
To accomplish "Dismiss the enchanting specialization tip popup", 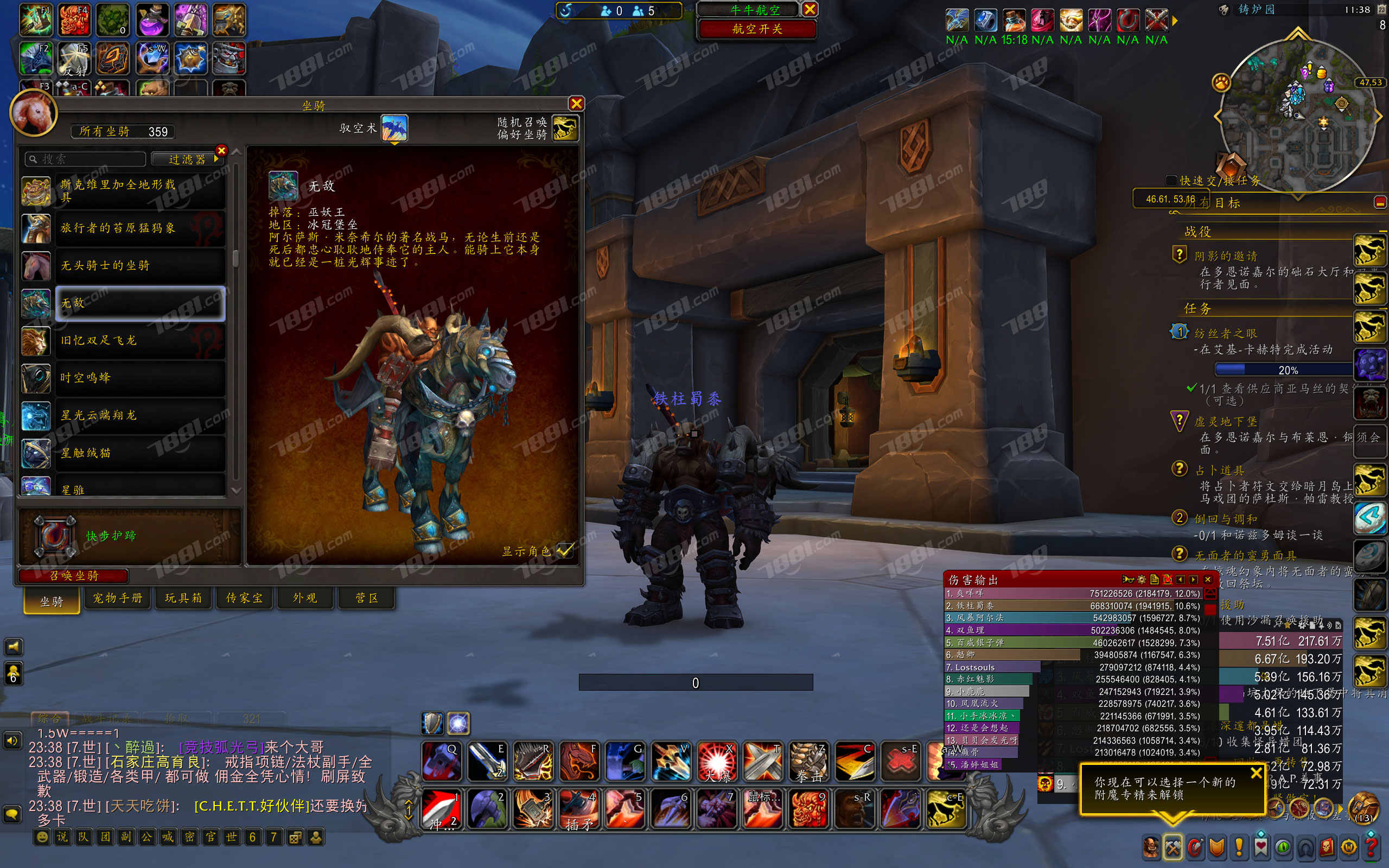I will coord(1256,773).
